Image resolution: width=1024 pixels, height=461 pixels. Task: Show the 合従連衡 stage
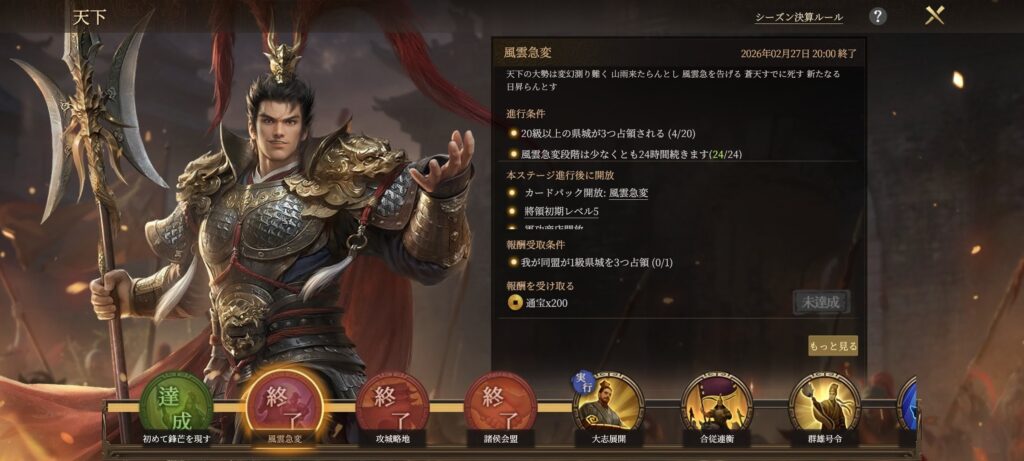pos(716,405)
